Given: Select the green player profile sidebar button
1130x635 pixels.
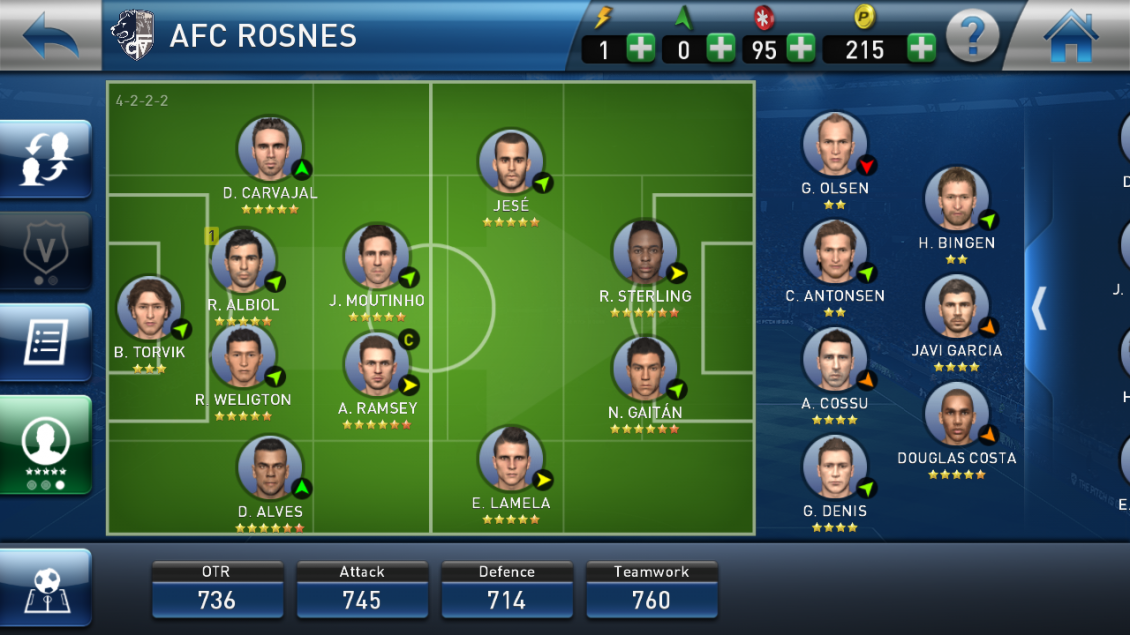Looking at the screenshot, I should point(46,444).
